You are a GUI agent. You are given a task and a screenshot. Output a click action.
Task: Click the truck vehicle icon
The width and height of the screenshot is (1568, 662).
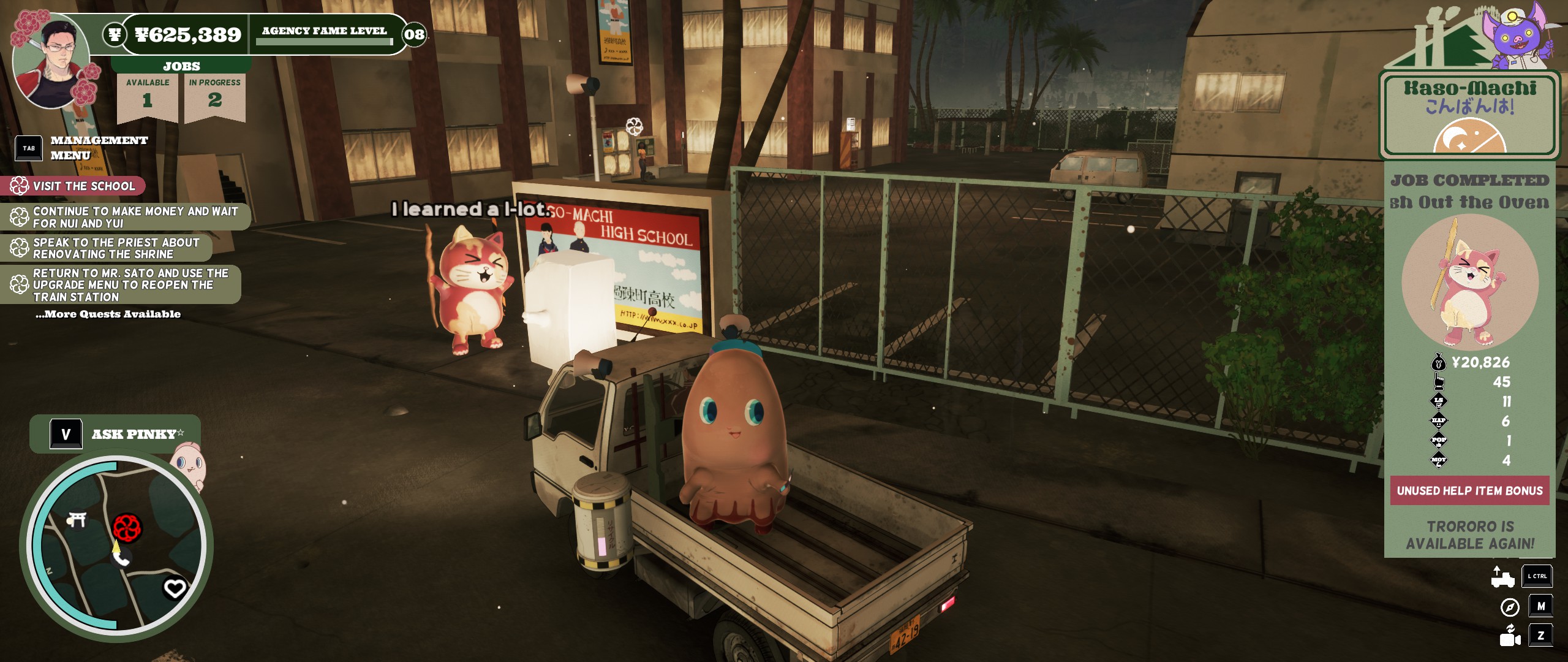1502,577
